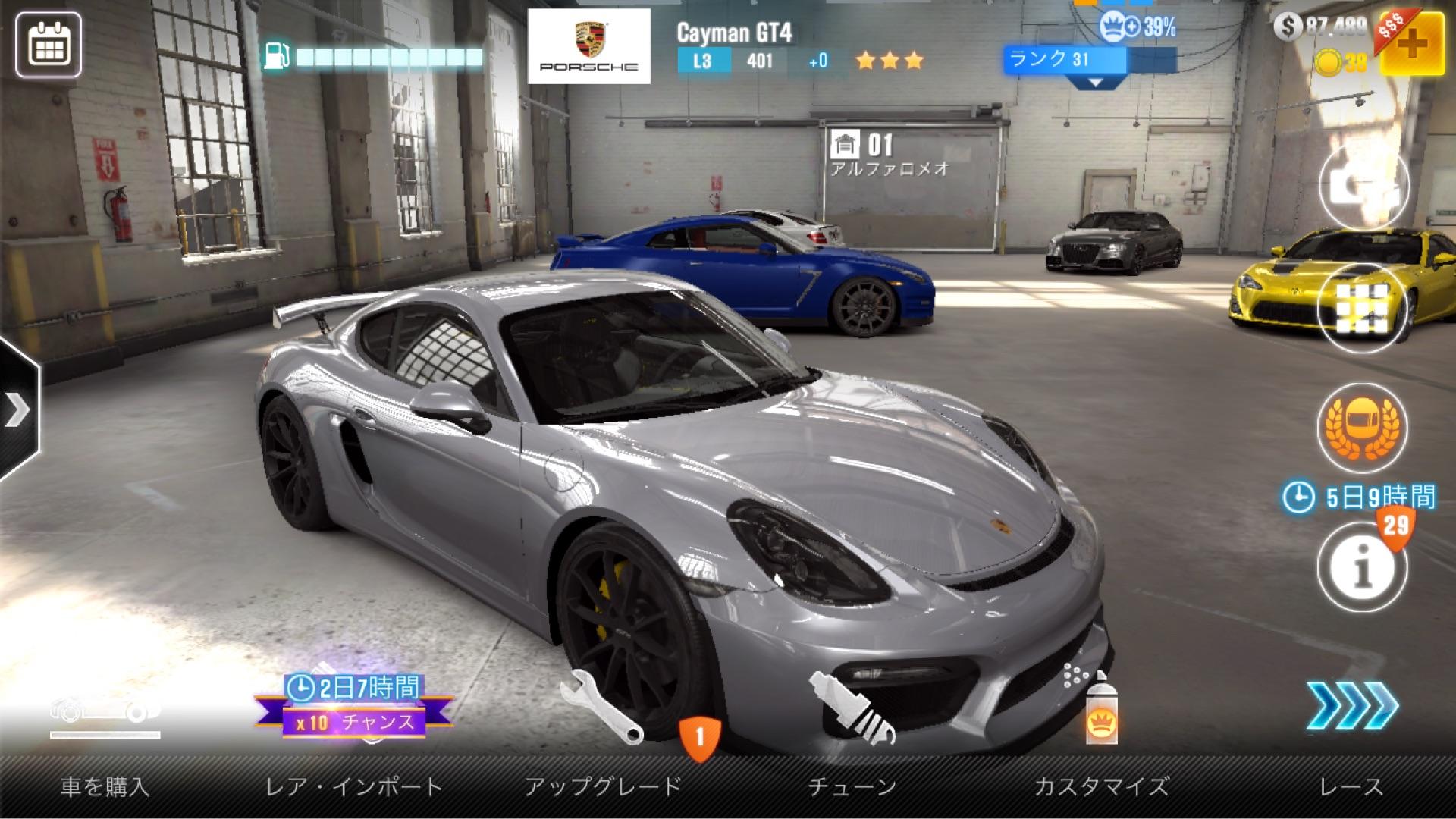This screenshot has height=819, width=1456.
Task: Expand the left side arrow panel
Action: click(x=17, y=410)
